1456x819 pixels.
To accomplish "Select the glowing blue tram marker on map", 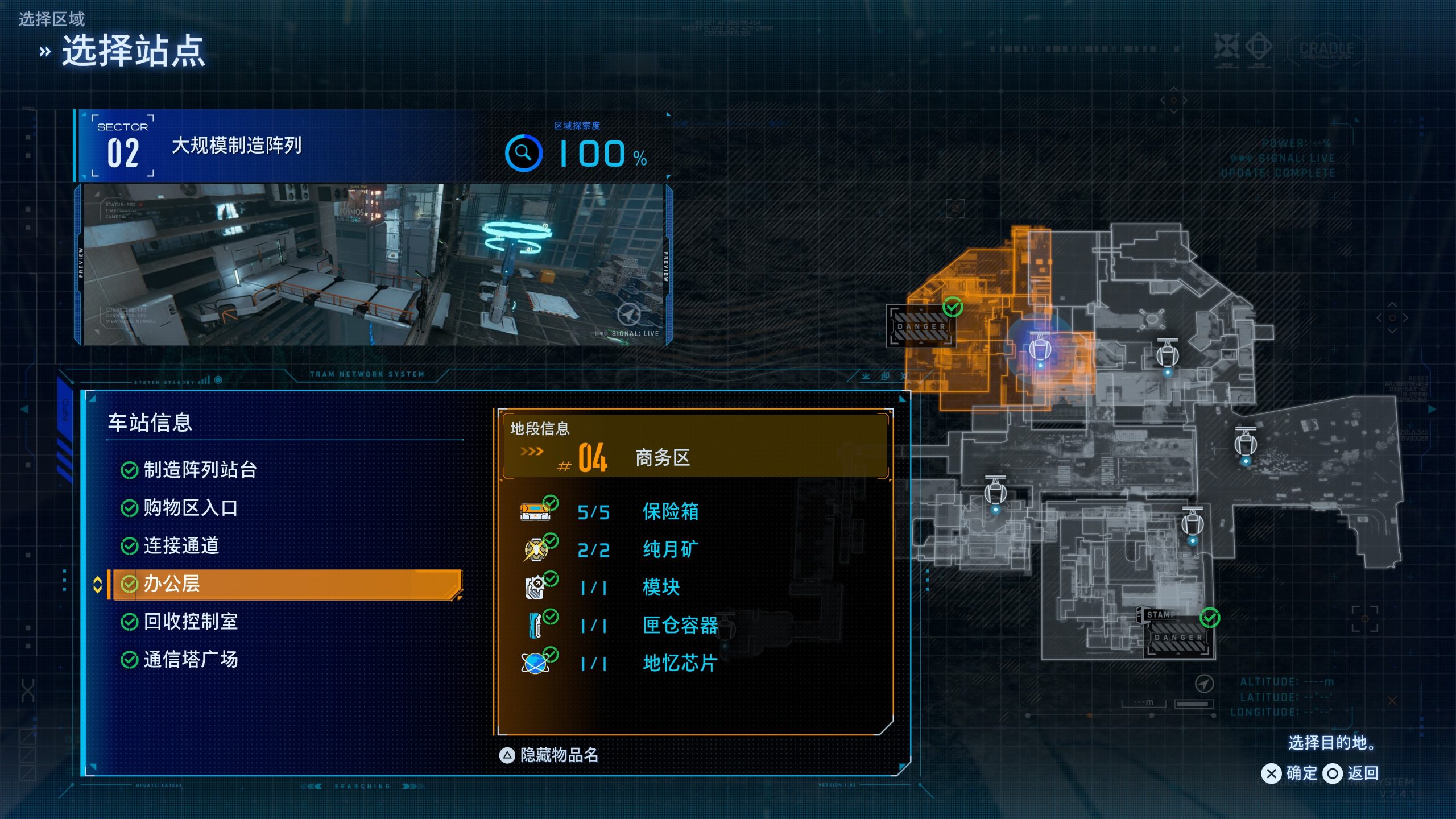I will 1040,347.
